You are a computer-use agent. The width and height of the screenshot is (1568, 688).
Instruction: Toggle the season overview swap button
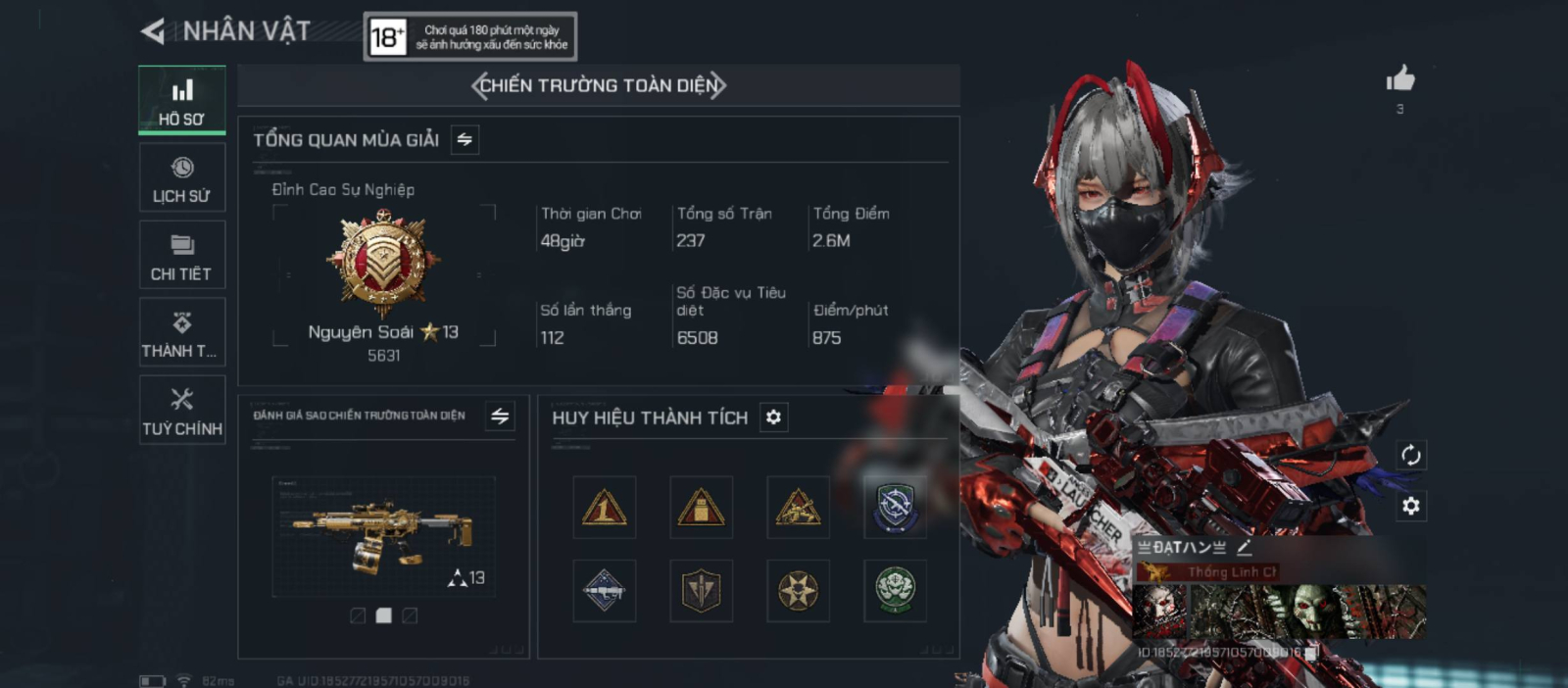465,140
